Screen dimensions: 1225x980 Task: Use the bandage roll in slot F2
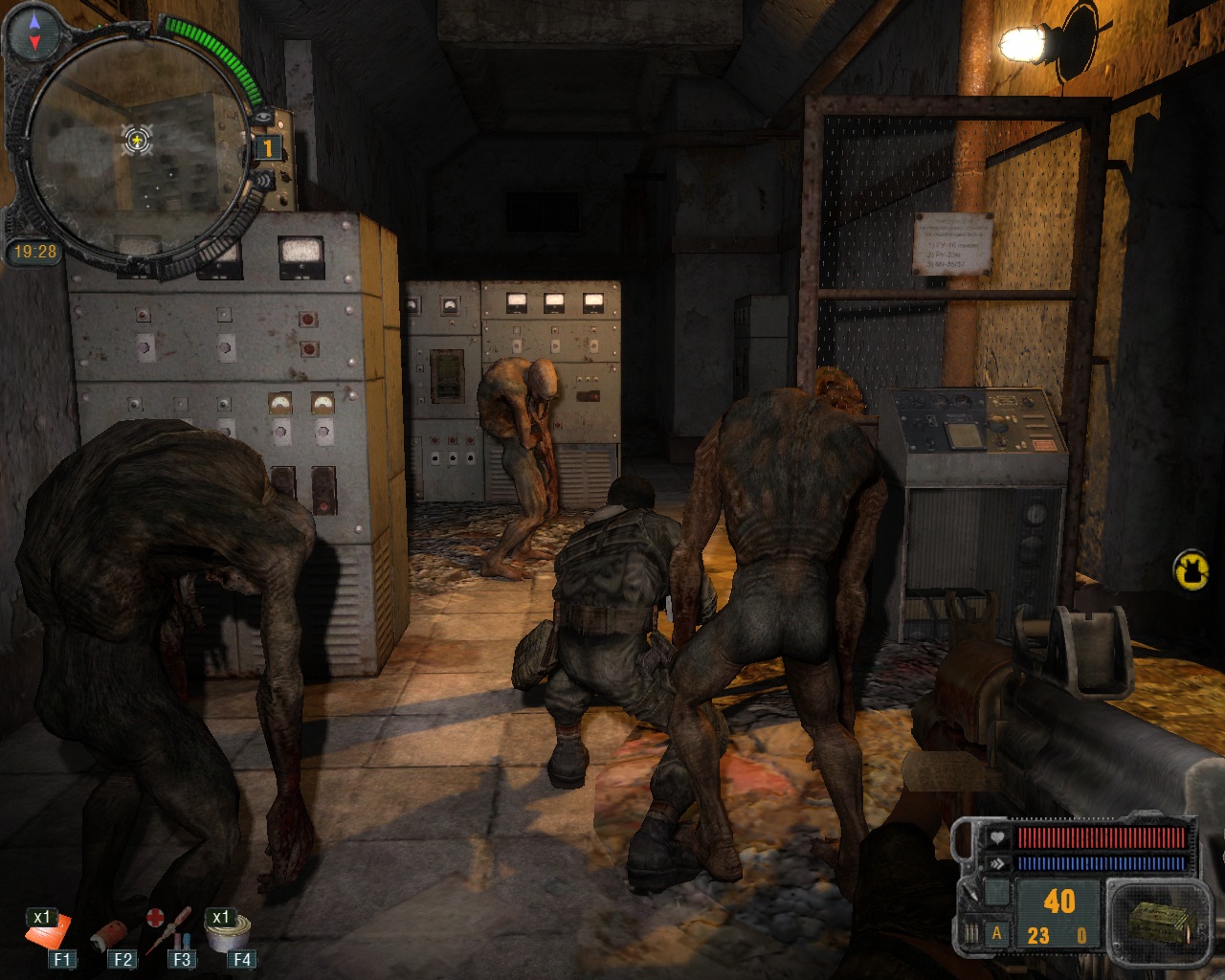point(107,935)
